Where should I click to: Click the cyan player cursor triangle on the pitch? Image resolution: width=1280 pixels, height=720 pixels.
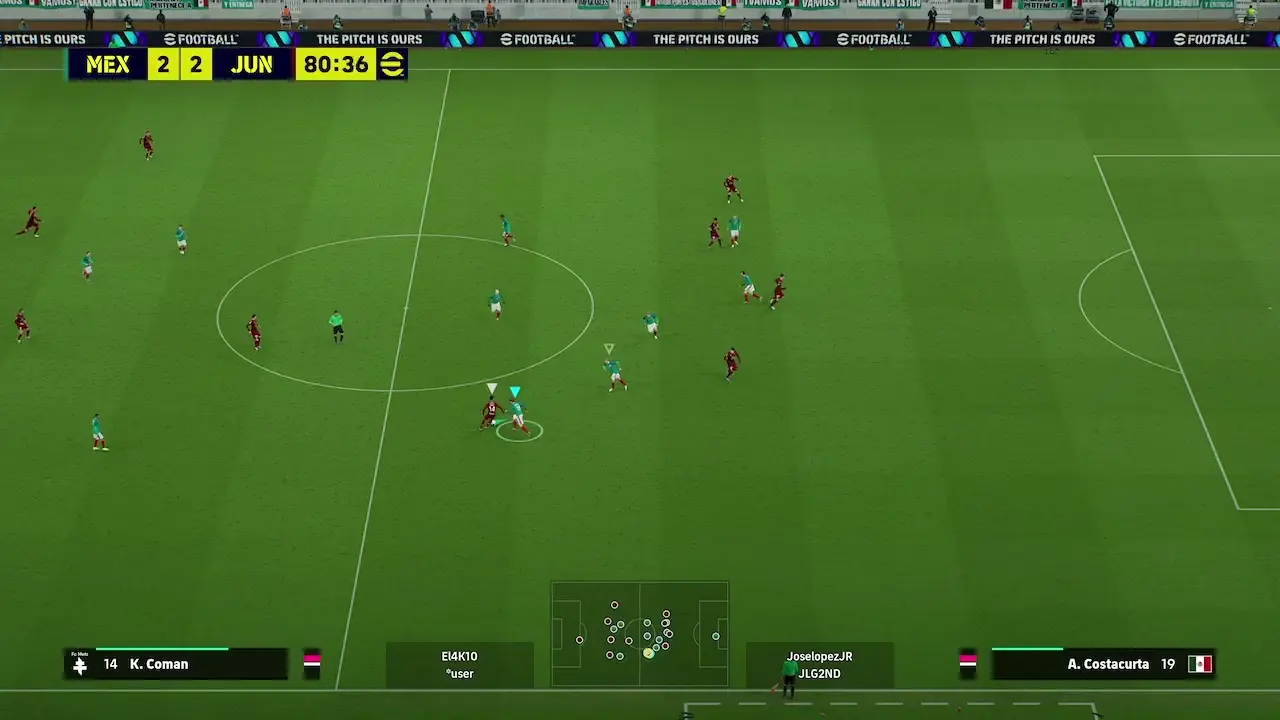516,388
